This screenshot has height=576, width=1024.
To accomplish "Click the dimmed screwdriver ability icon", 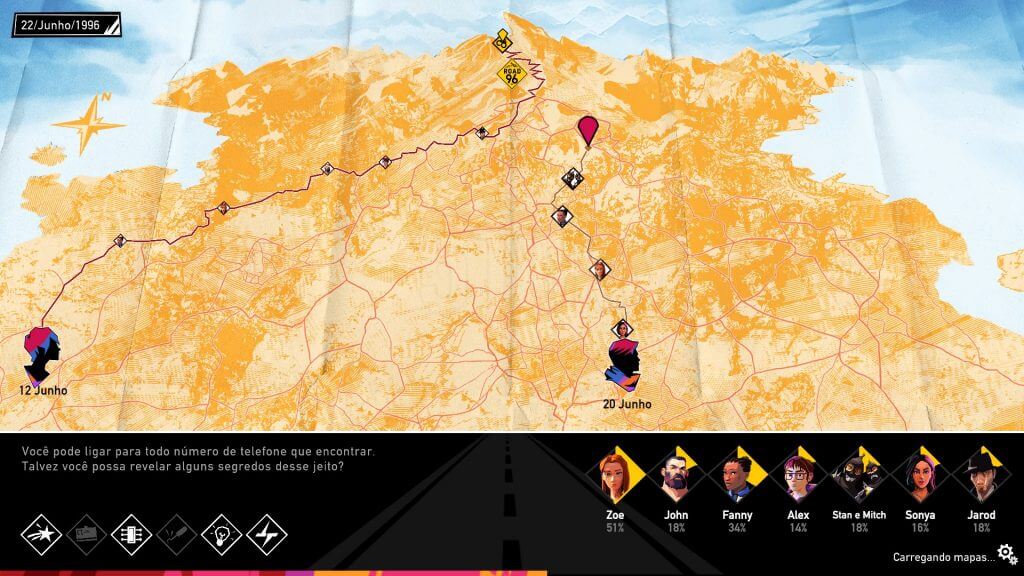I will click(x=176, y=534).
